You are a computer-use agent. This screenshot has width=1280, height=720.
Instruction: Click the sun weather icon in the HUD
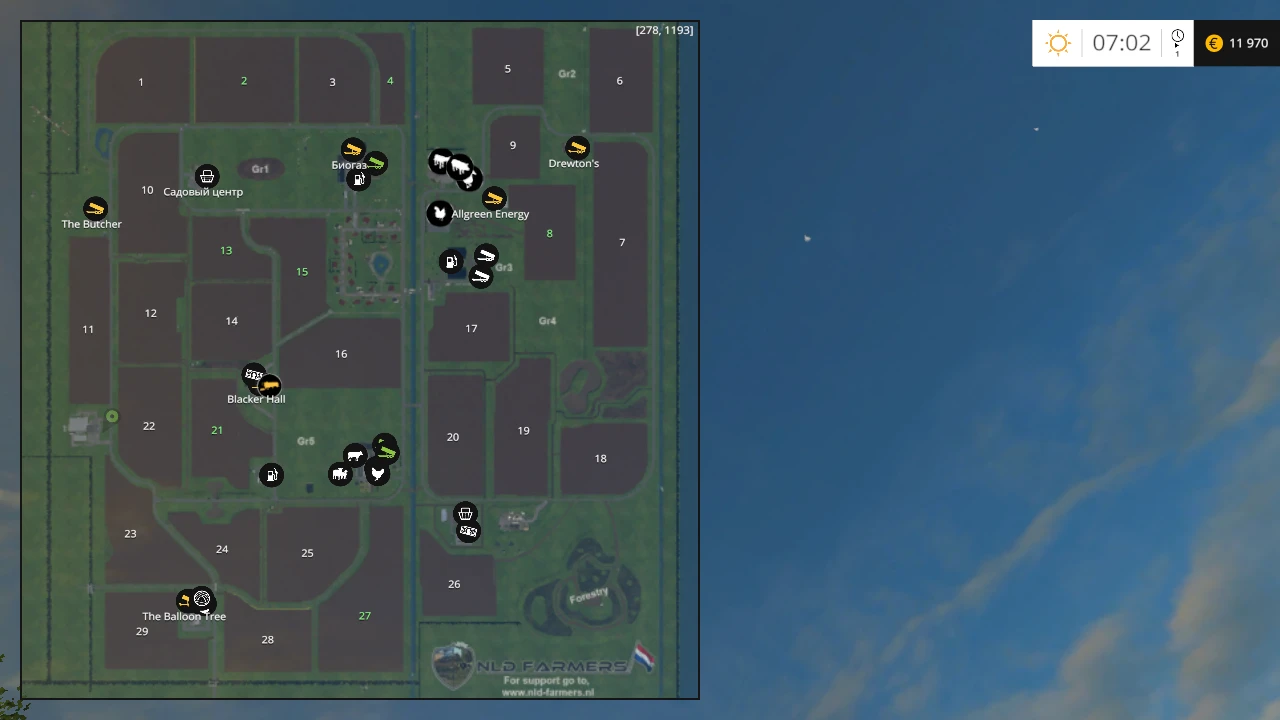[x=1059, y=42]
